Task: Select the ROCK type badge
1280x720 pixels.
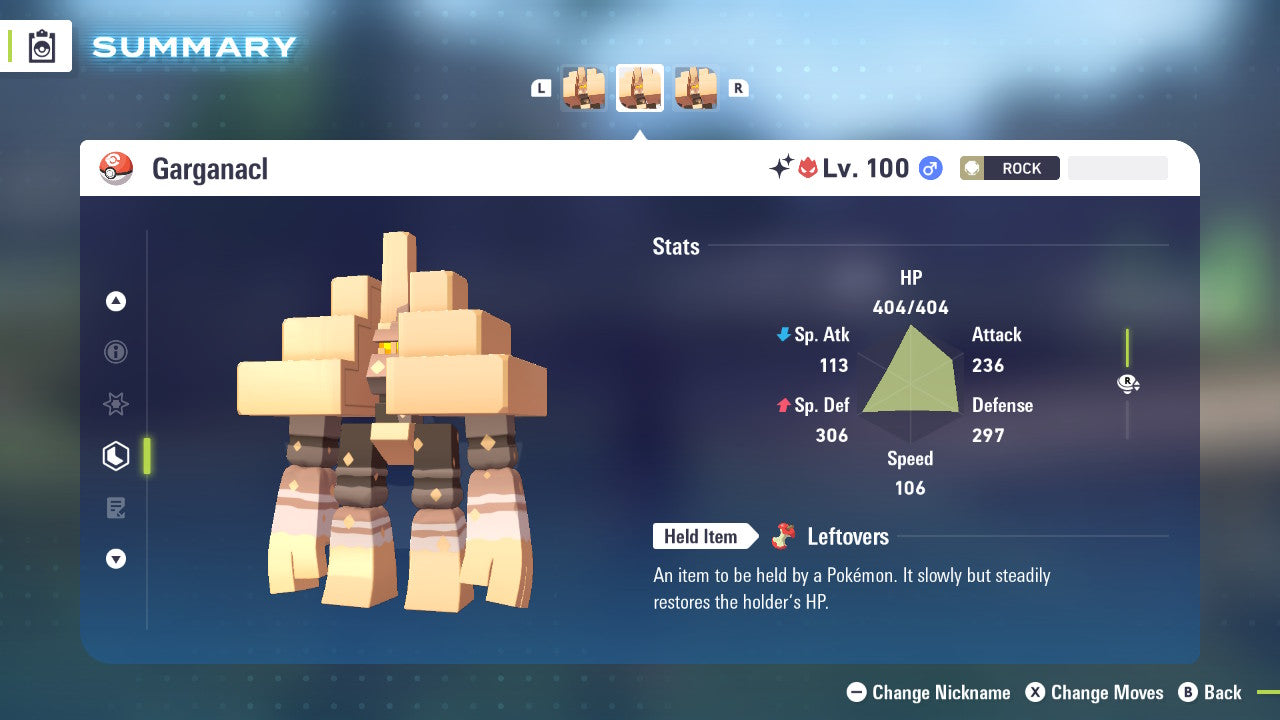Action: pos(1009,168)
